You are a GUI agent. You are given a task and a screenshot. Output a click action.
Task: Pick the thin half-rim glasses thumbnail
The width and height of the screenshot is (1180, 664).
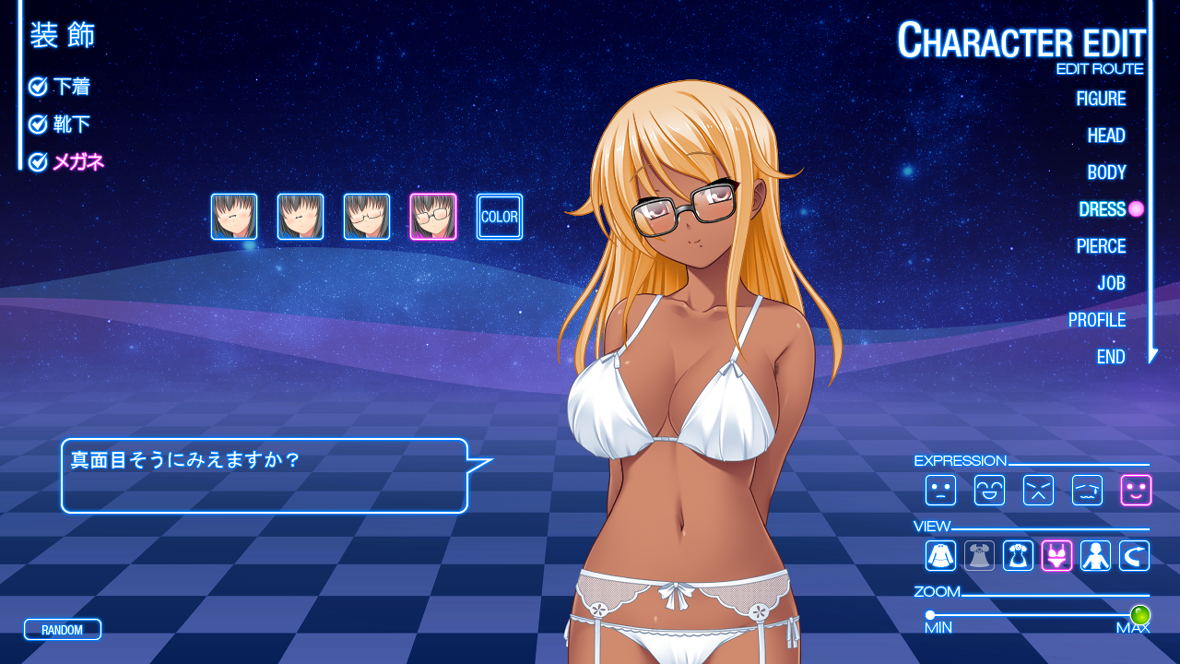click(367, 217)
